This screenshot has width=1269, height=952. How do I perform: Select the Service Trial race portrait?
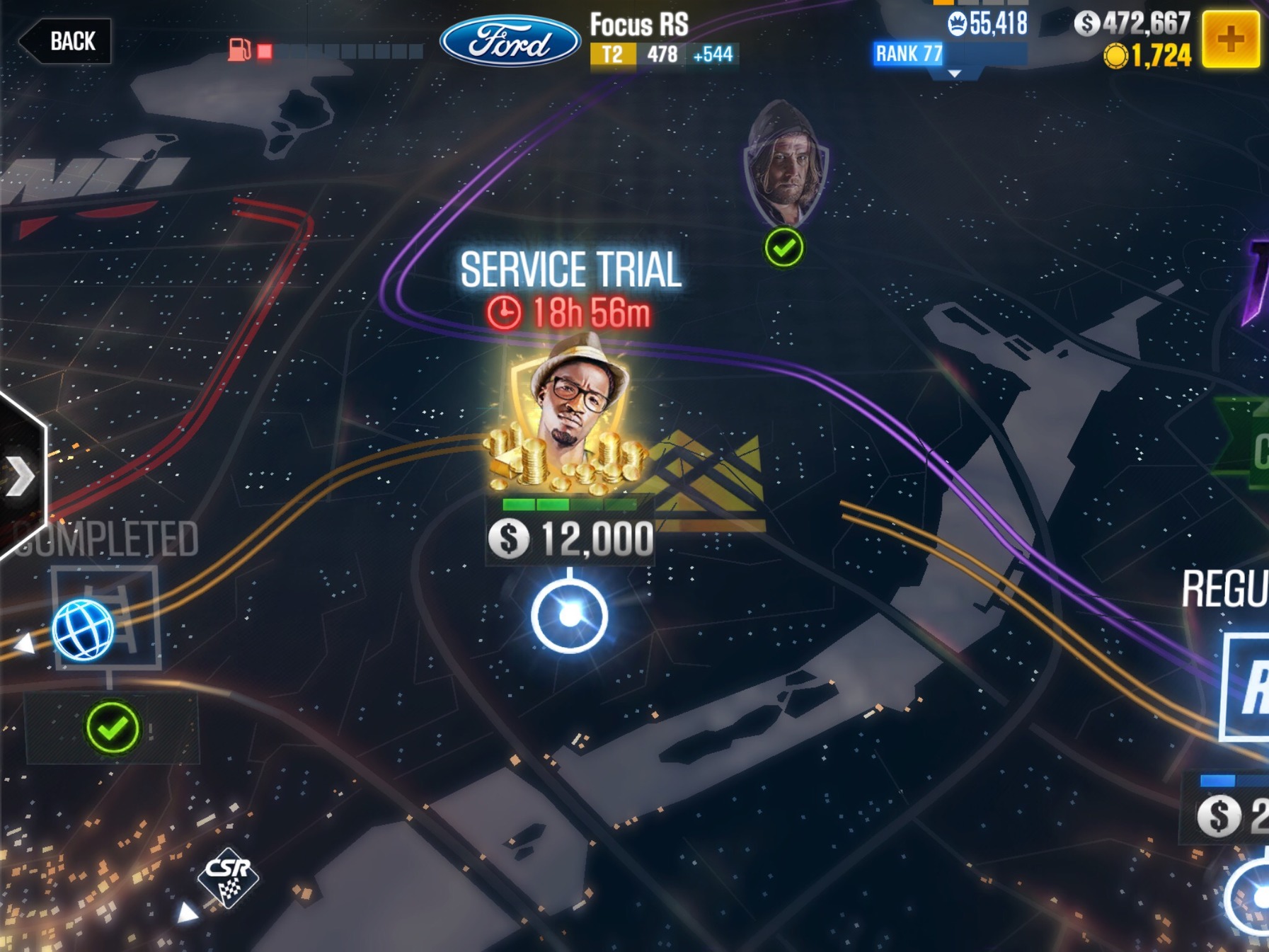(x=570, y=419)
